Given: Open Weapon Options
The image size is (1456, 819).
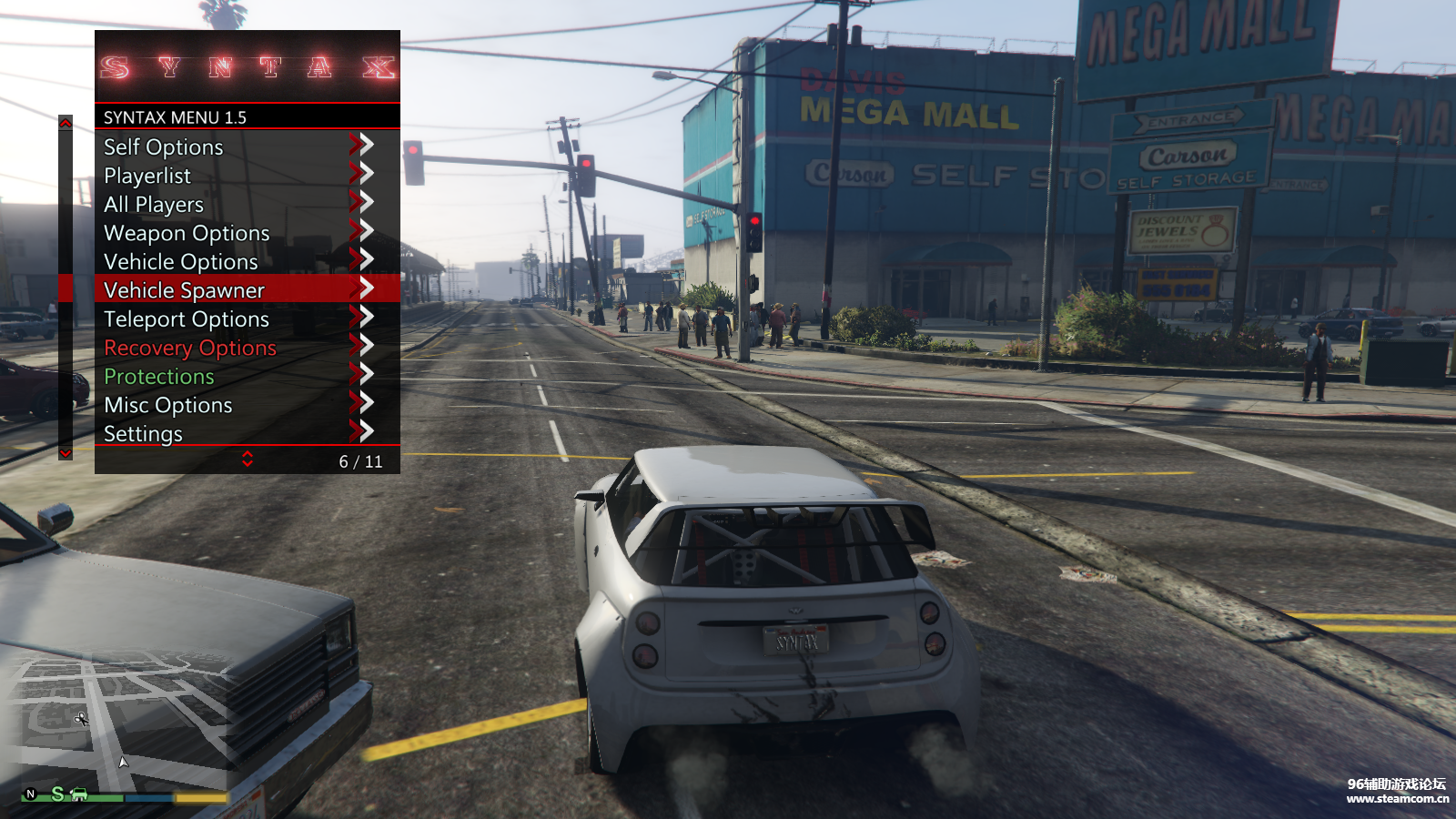Looking at the screenshot, I should pyautogui.click(x=187, y=233).
